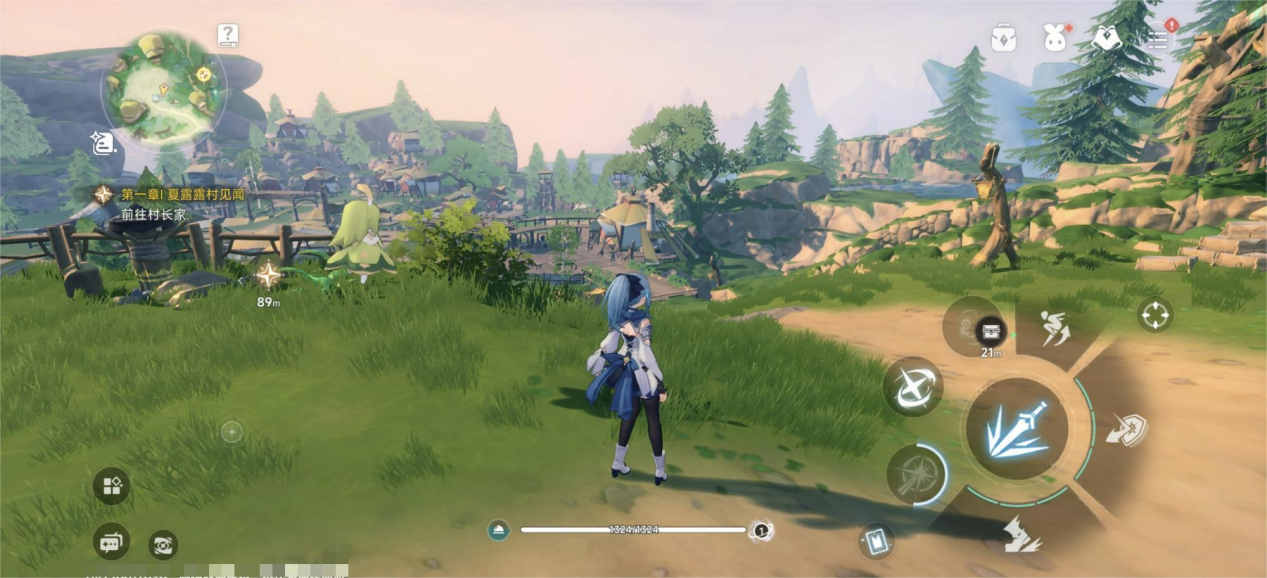
Task: Open the four-squares grid menu button
Action: 111,487
